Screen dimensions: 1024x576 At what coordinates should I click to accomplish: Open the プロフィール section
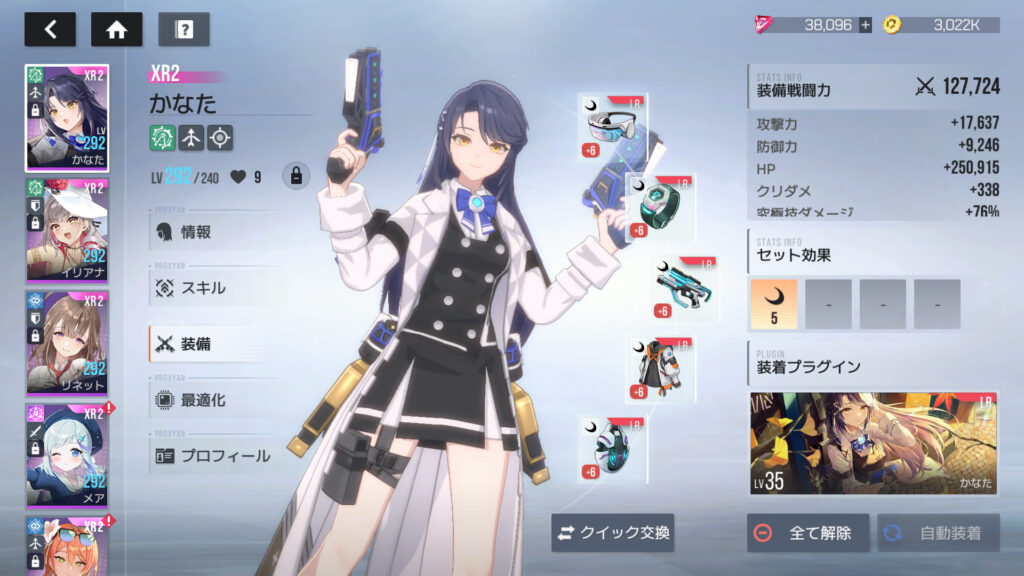[224, 456]
